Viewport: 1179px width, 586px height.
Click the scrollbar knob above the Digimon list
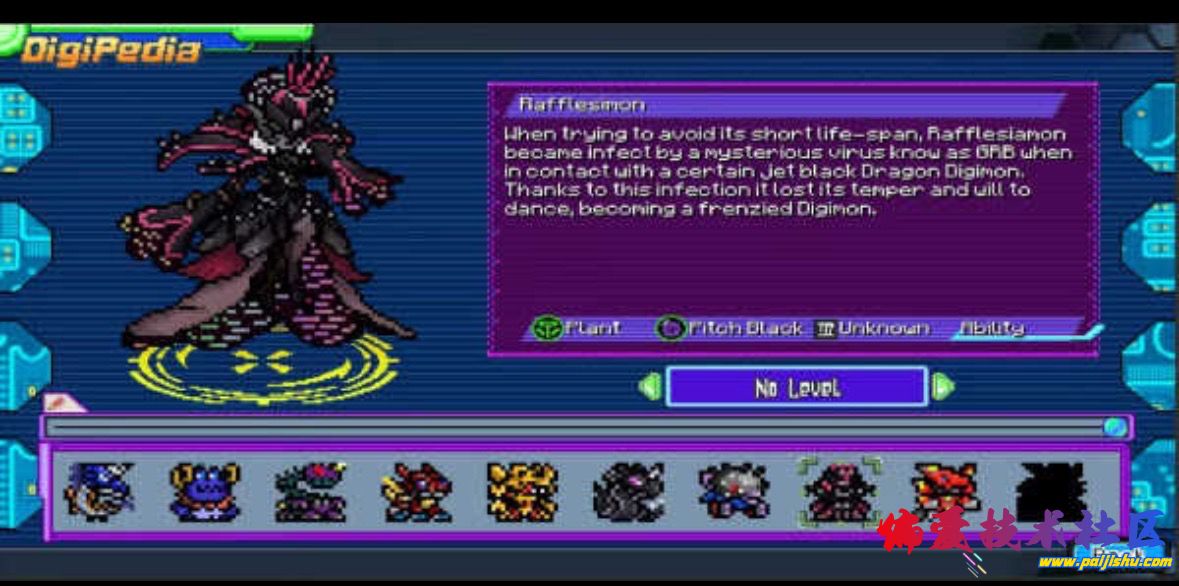point(1115,428)
